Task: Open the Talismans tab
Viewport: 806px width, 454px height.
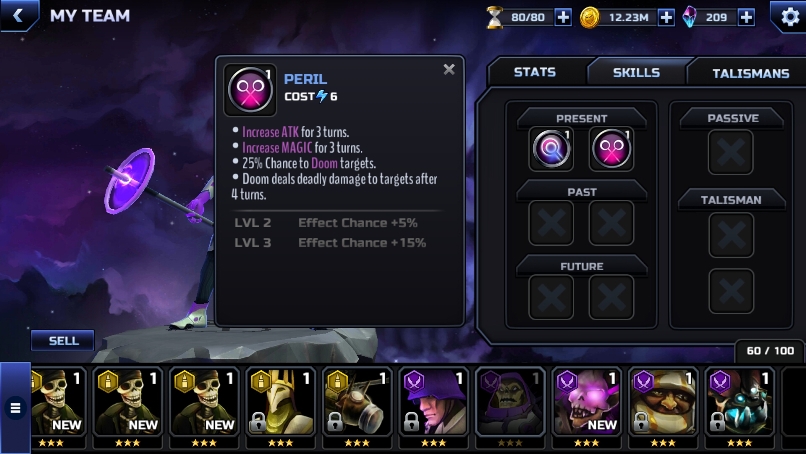Action: point(750,73)
